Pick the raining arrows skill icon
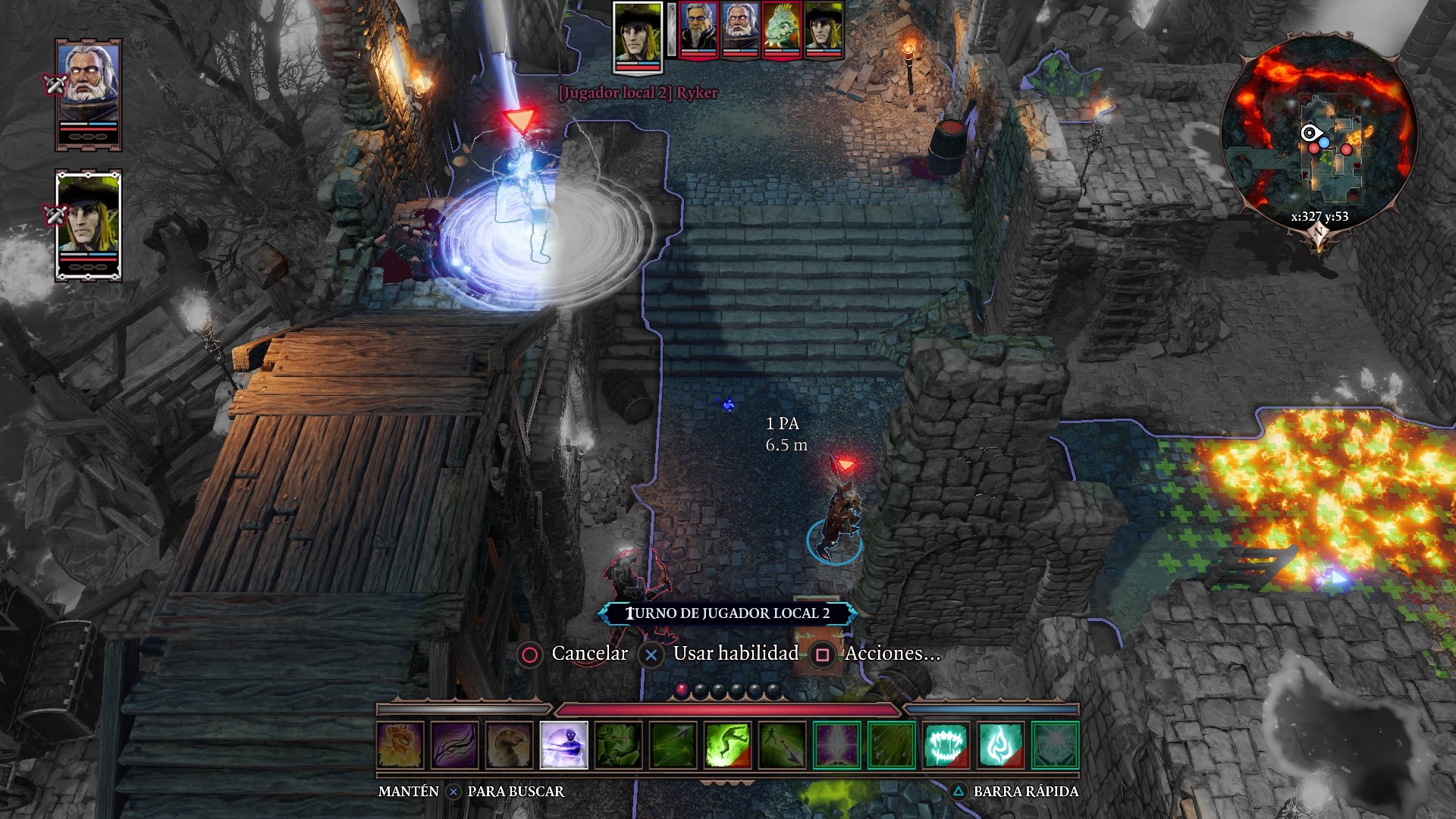 892,745
